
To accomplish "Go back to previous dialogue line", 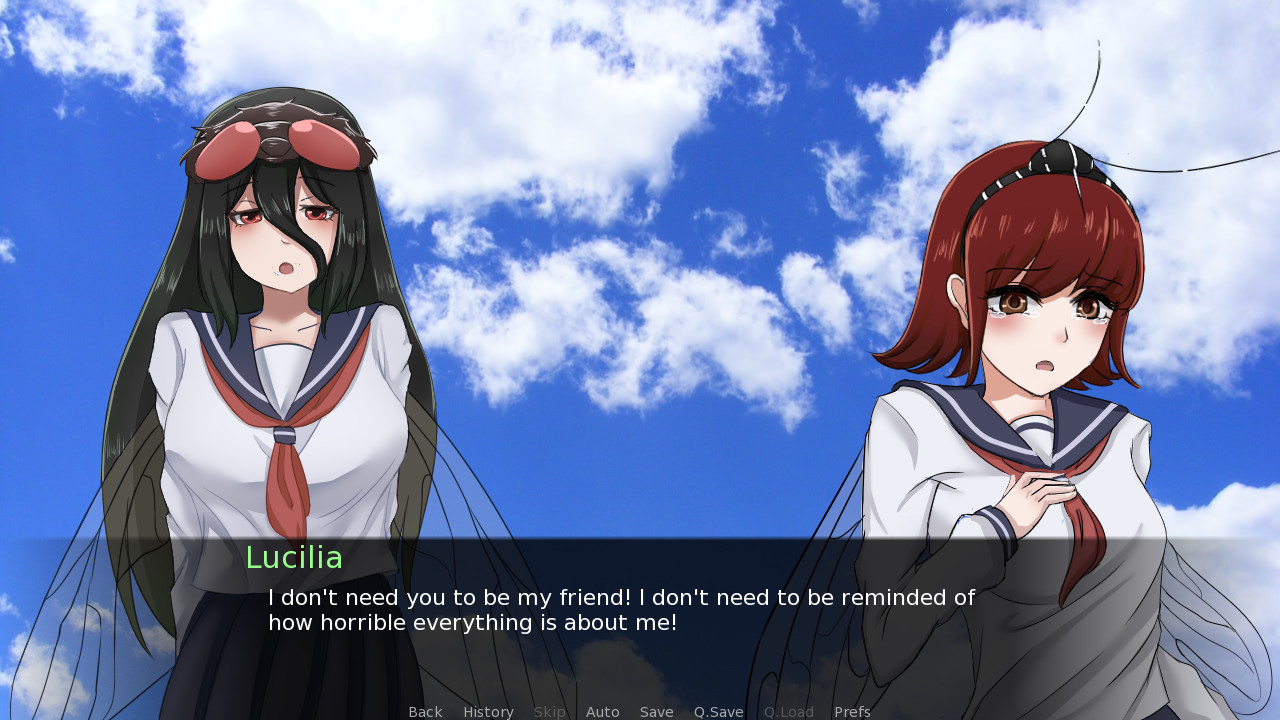I will [425, 712].
